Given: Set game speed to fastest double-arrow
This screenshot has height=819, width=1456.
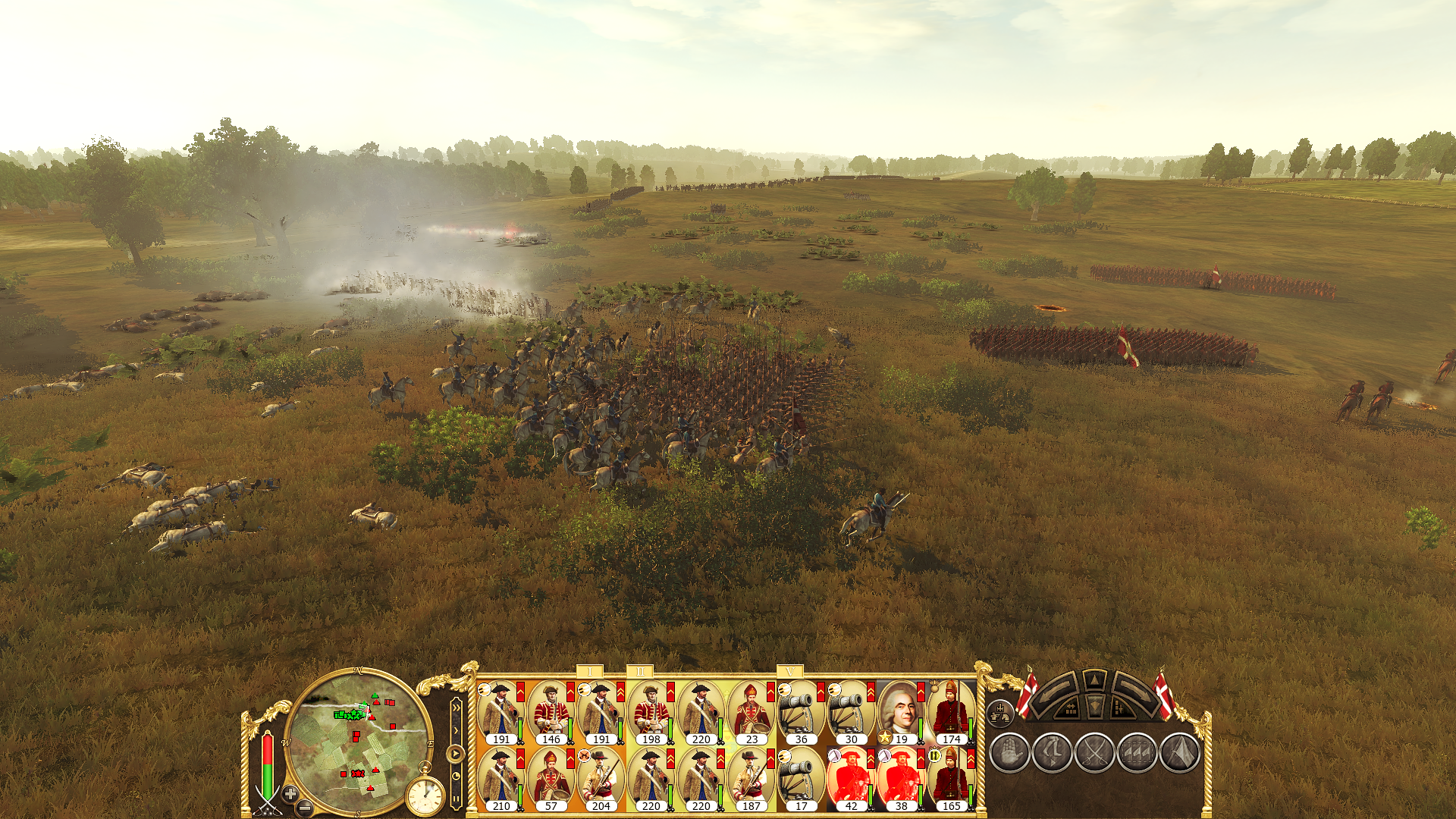Looking at the screenshot, I should [456, 708].
